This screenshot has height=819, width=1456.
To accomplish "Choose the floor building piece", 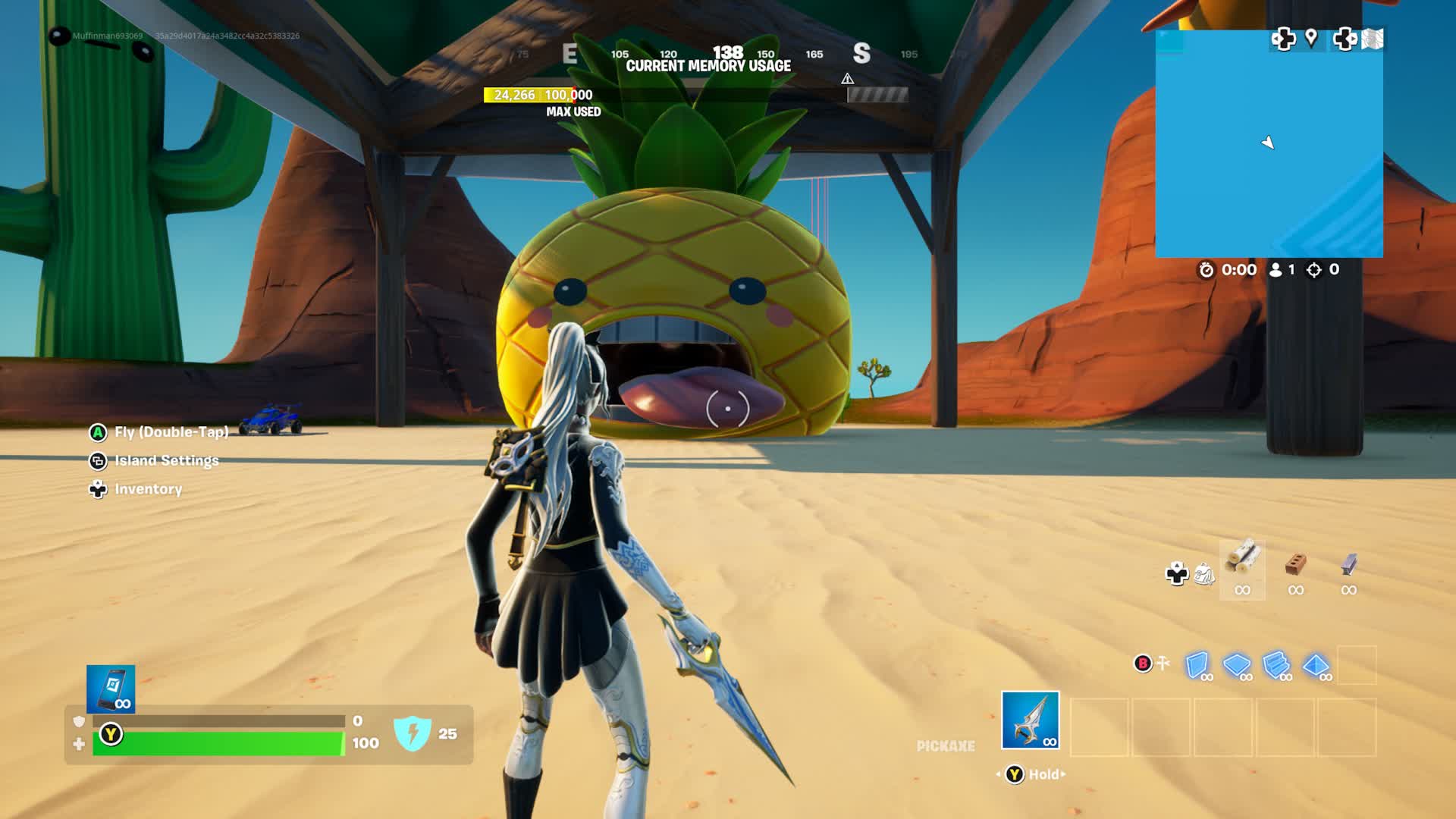I will [x=1237, y=666].
